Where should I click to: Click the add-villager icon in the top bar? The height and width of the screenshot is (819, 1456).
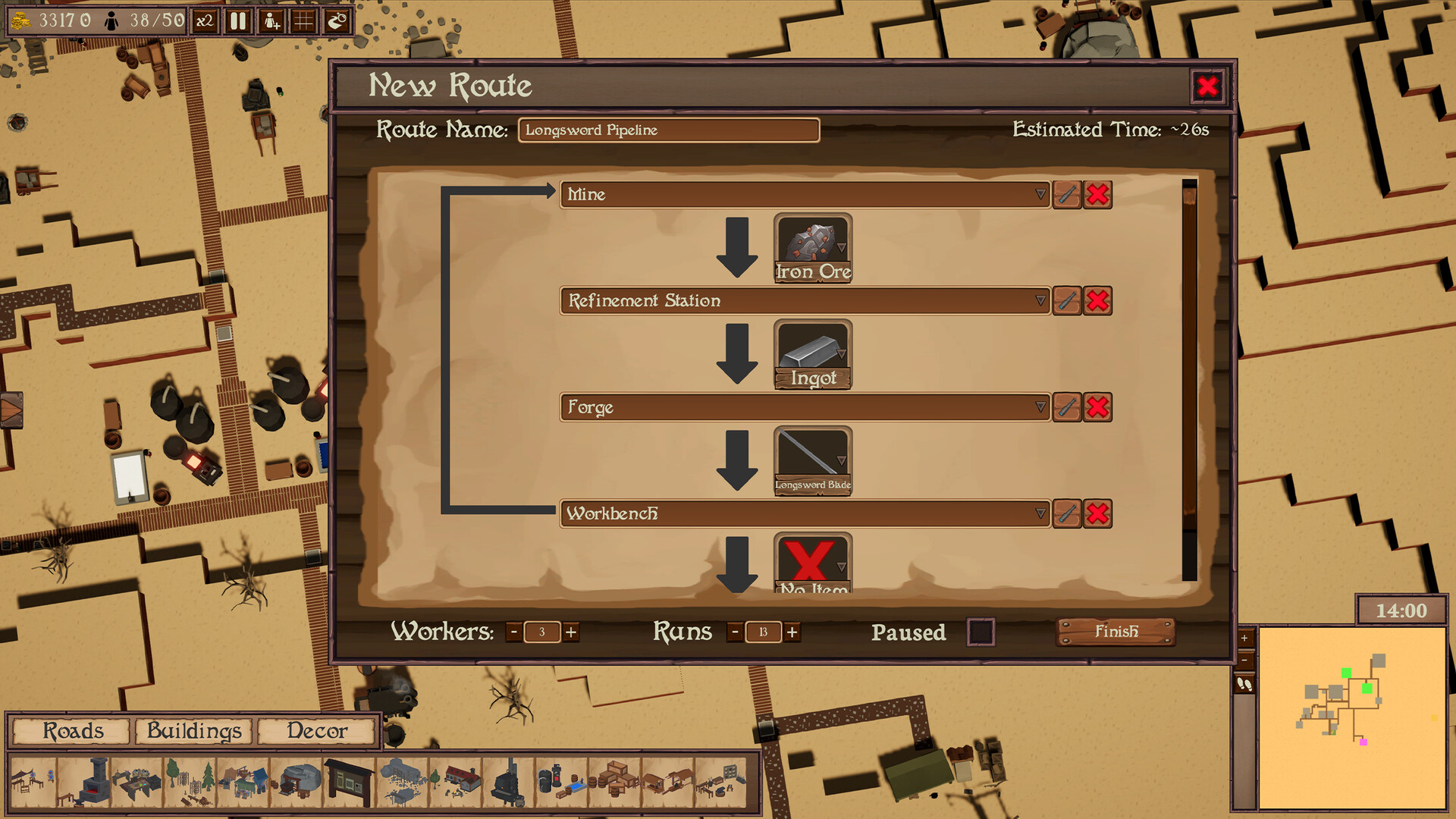click(x=272, y=21)
